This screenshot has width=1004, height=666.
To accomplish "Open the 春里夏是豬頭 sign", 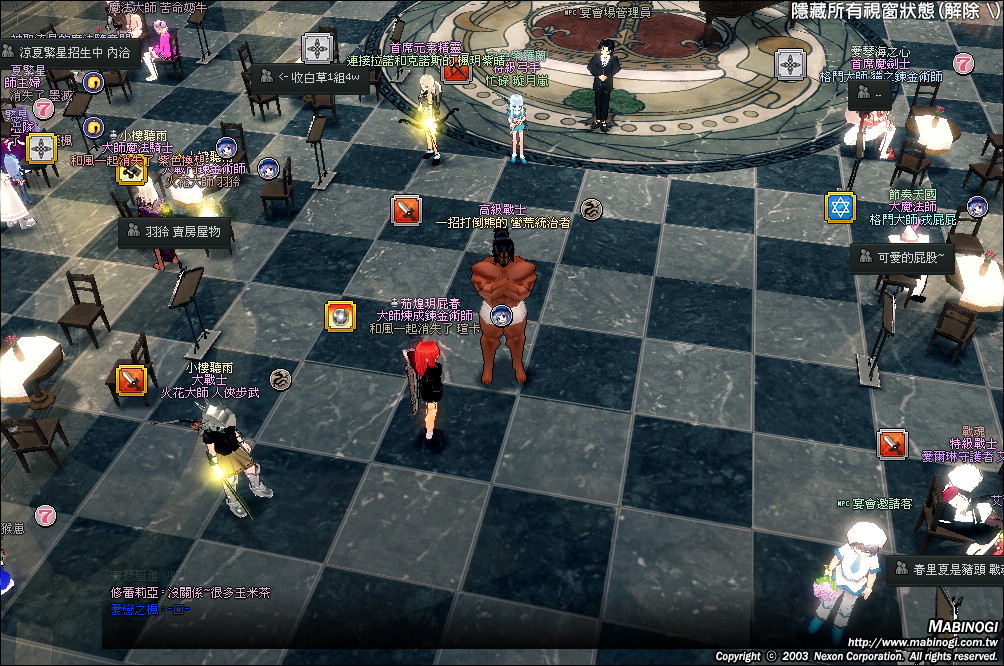I will pyautogui.click(x=946, y=570).
